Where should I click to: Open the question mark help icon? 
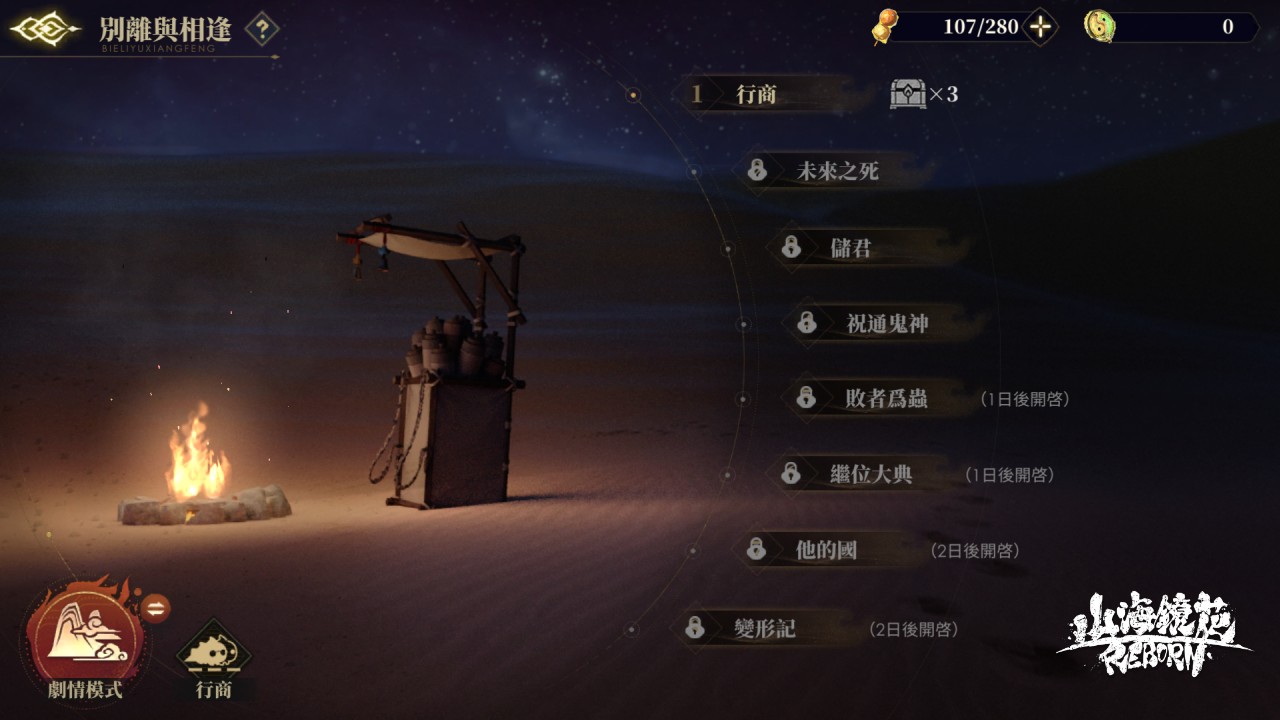(262, 27)
